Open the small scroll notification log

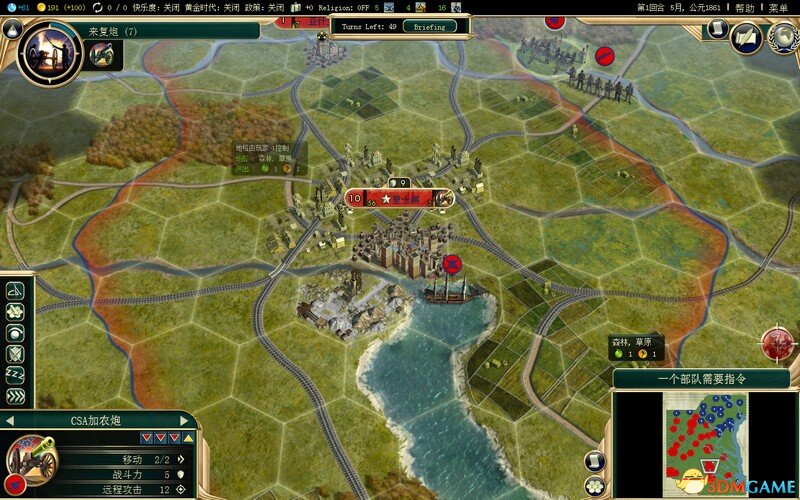point(714,30)
